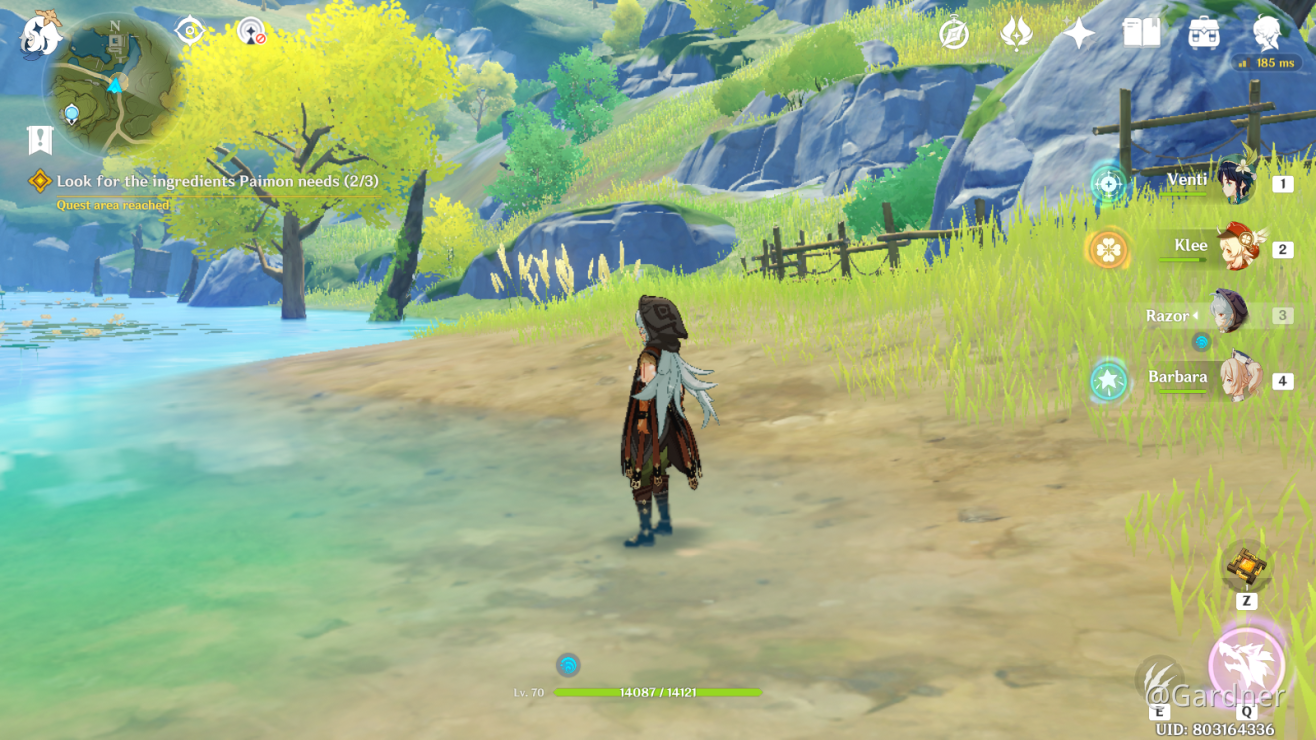Select Razor in the party list
The height and width of the screenshot is (740, 1316).
pos(1226,314)
